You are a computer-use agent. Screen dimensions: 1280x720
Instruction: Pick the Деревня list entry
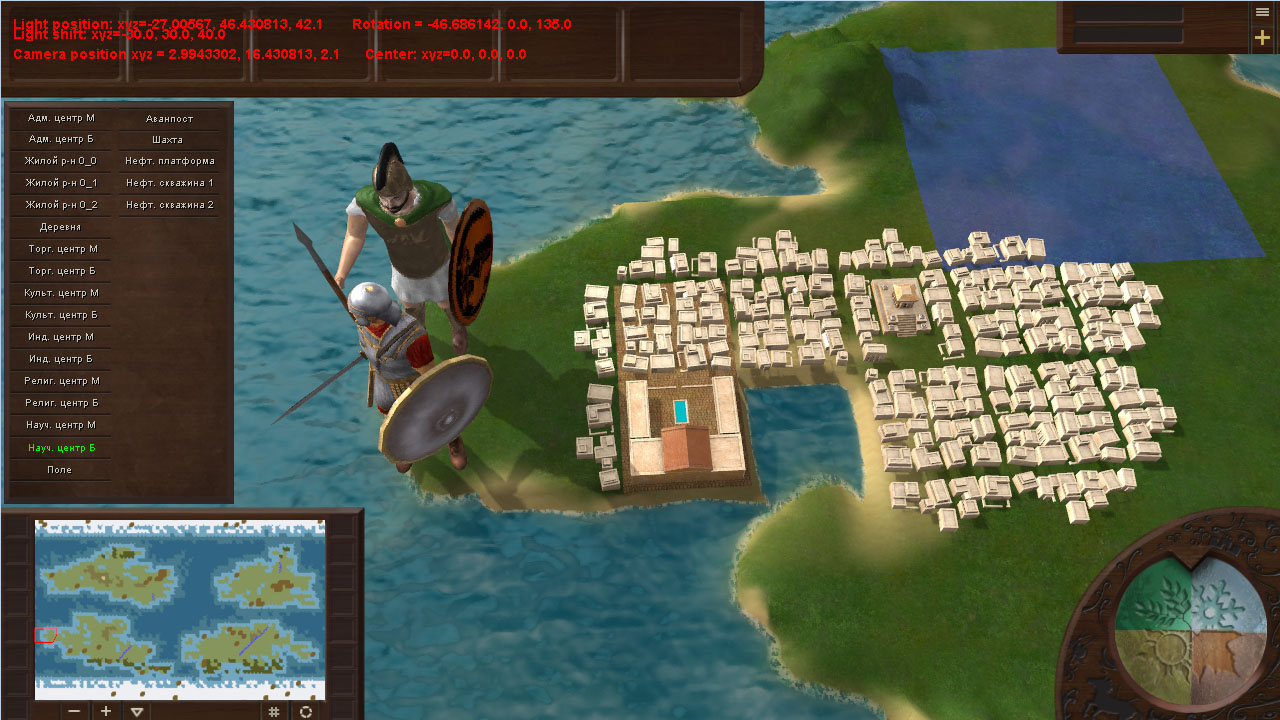click(62, 227)
